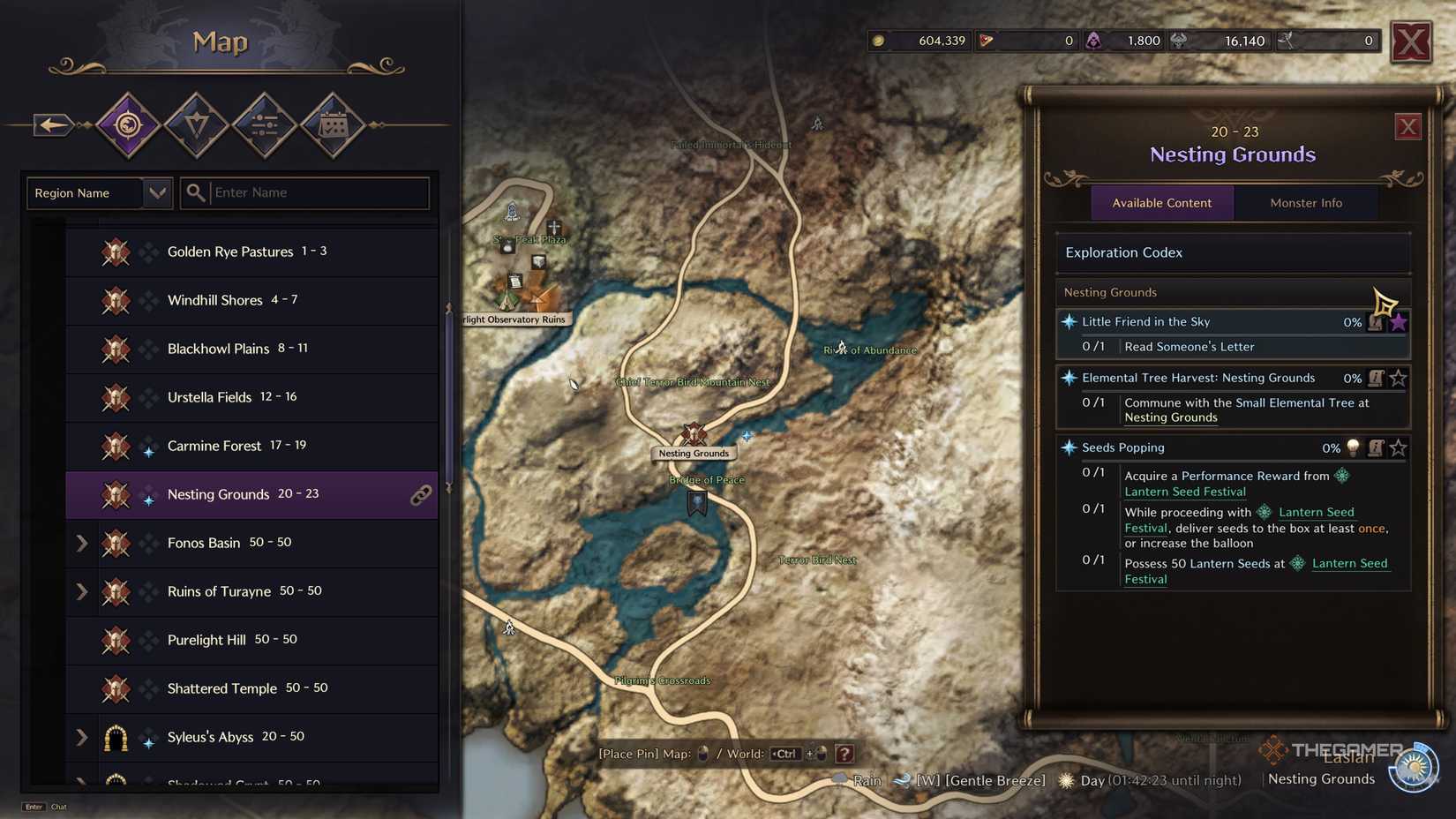Screen dimensions: 1456x819
Task: Toggle the star on the Seeds Popping quest
Action: [1398, 448]
